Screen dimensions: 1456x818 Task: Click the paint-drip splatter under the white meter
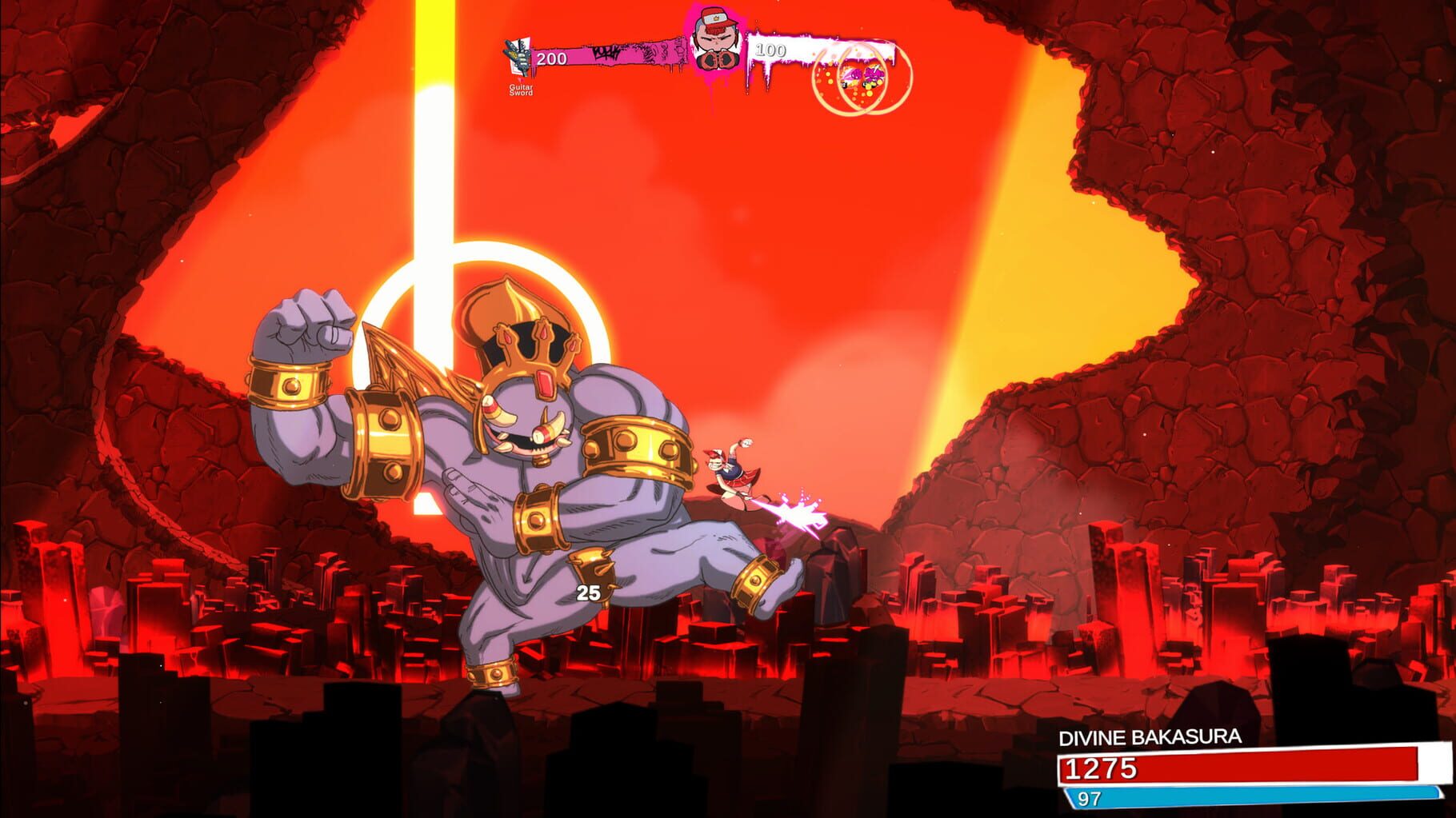tap(766, 76)
